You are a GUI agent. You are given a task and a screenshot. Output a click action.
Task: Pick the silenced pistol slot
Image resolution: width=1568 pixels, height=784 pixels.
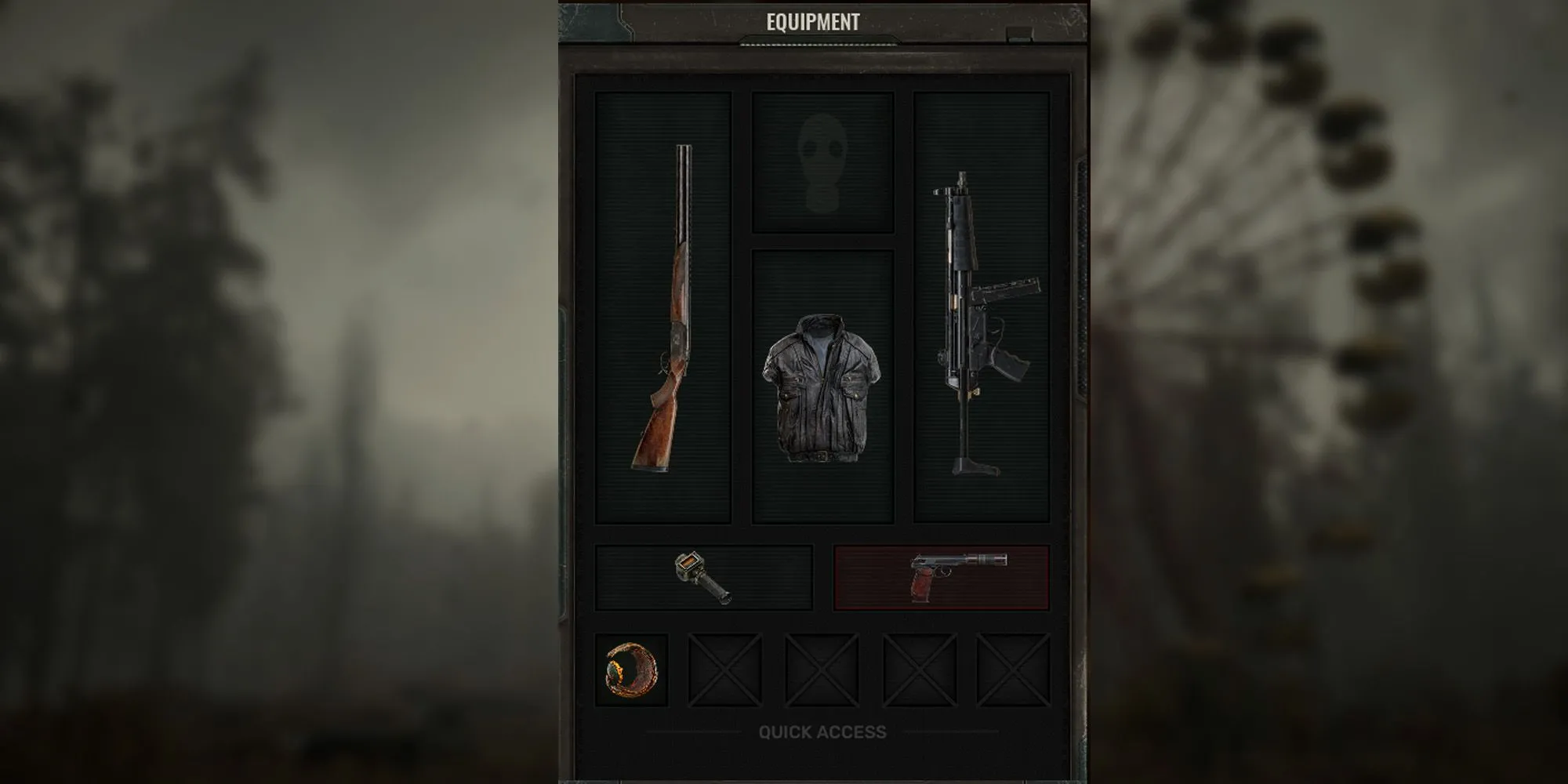[x=941, y=578]
